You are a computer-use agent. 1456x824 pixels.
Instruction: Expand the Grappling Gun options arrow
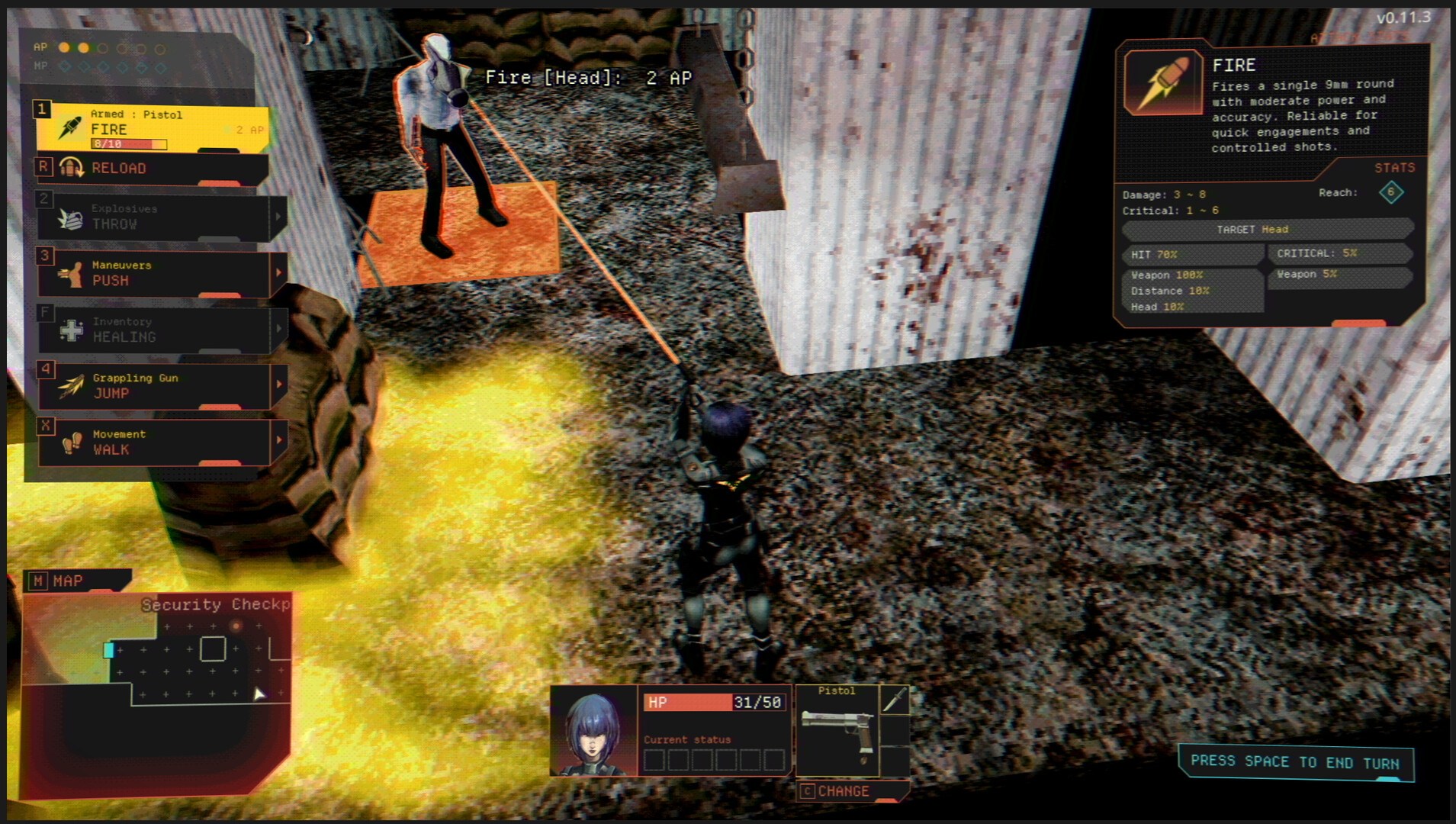click(x=278, y=385)
